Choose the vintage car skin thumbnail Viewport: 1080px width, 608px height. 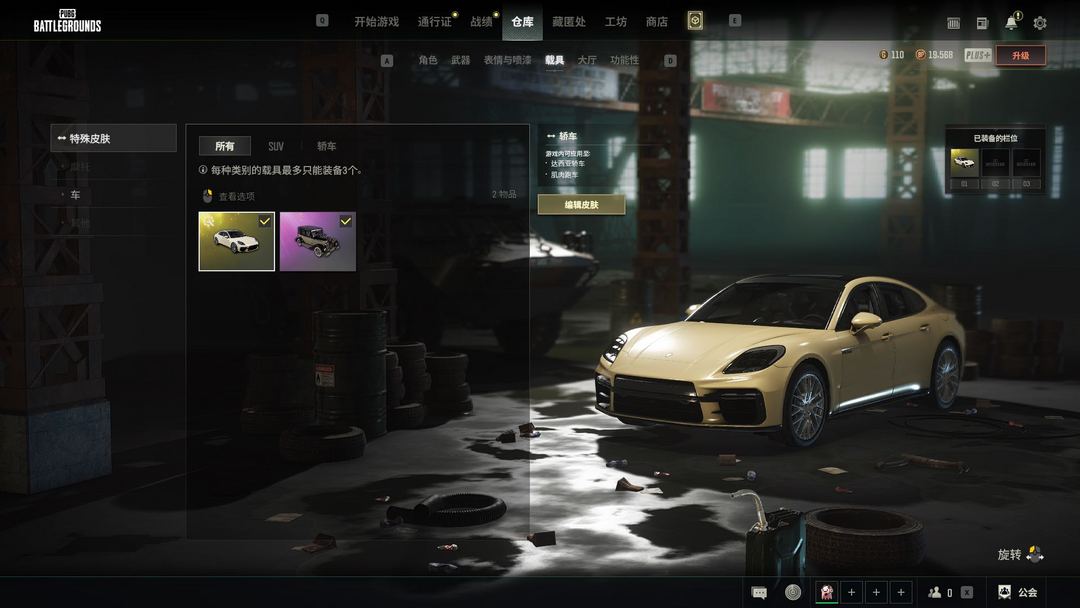pyautogui.click(x=318, y=241)
